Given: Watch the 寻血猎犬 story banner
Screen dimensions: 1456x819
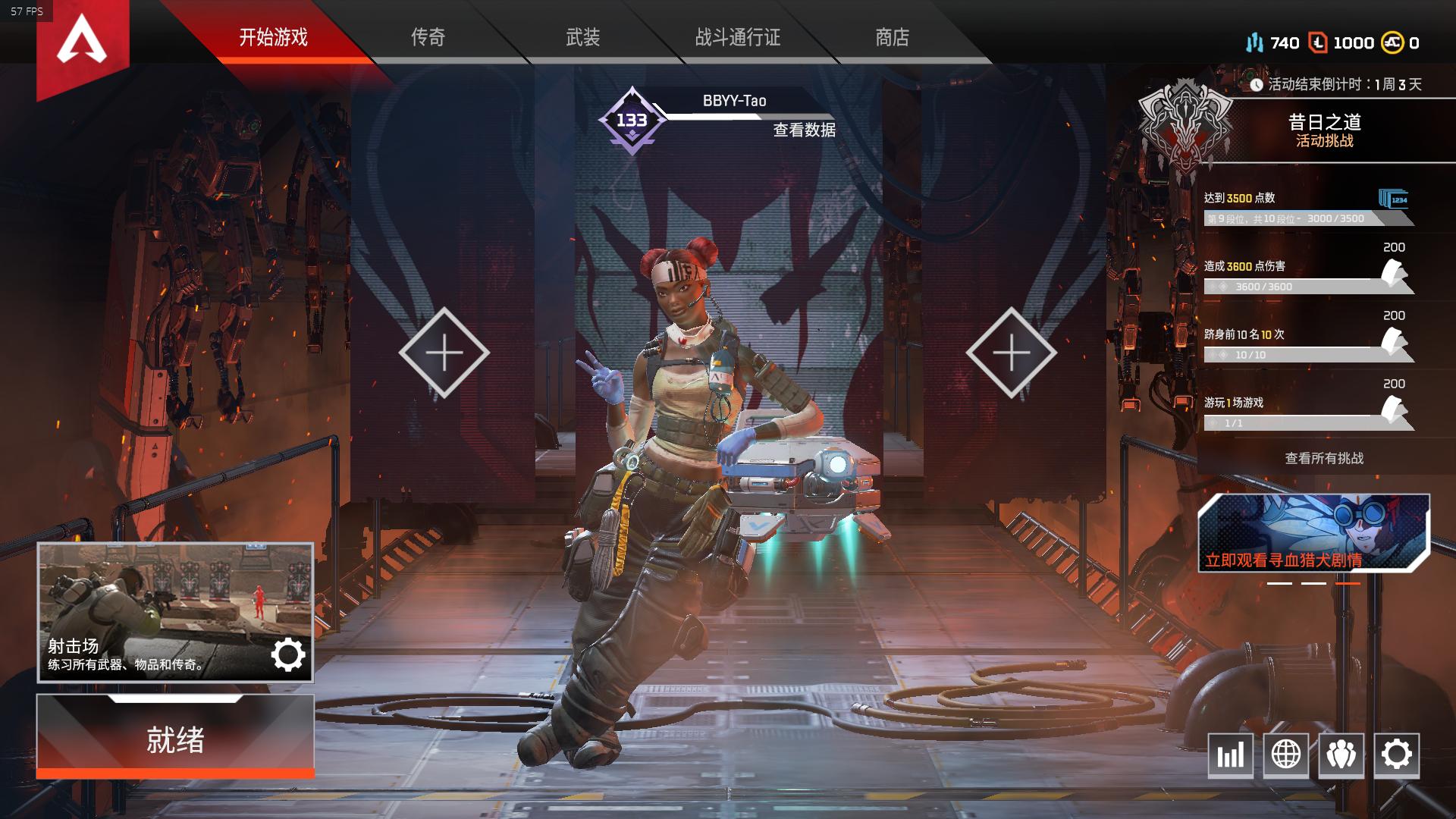Looking at the screenshot, I should pyautogui.click(x=1313, y=534).
